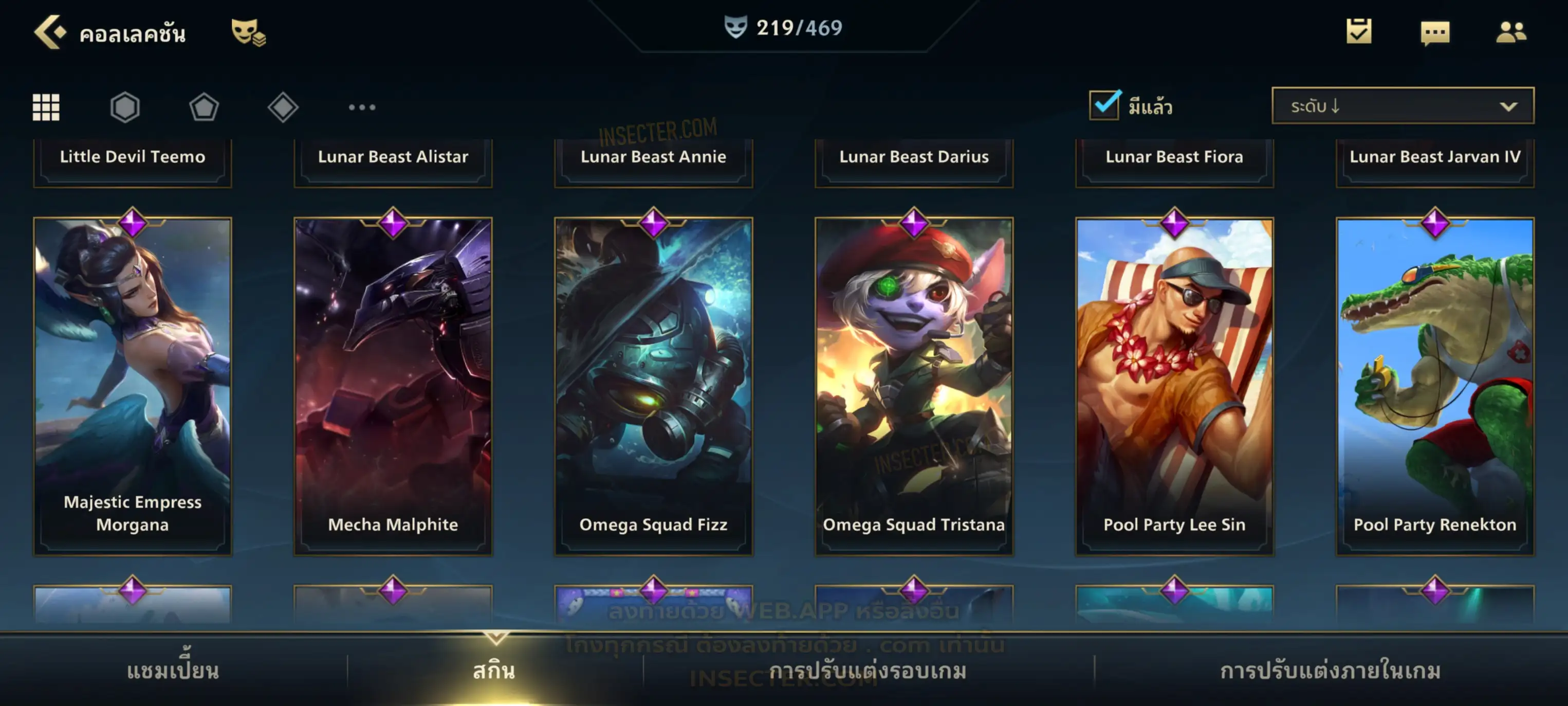Switch to the การปรับแต่งภายในเกม tab
Image resolution: width=1568 pixels, height=706 pixels.
(1331, 671)
